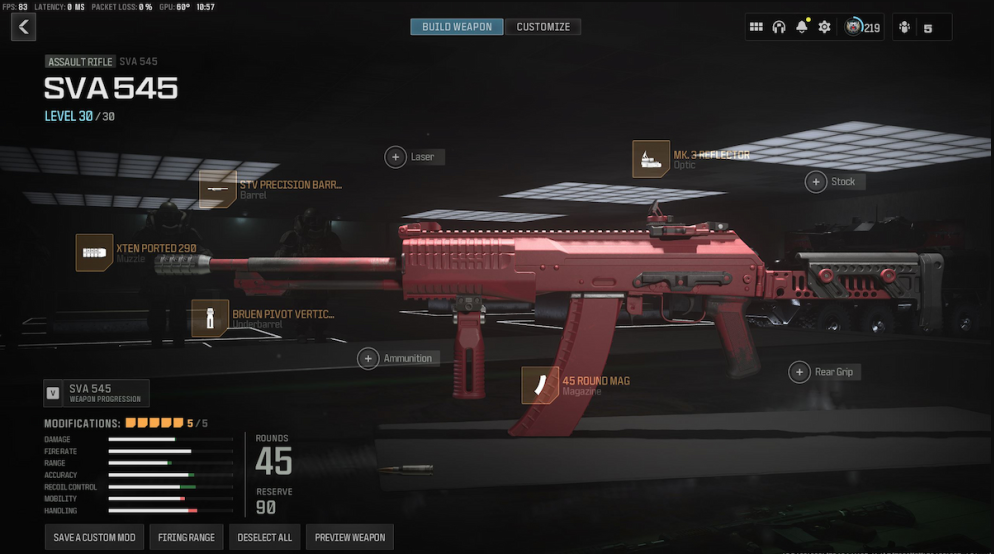
Task: Open SVA 545 weapon progression
Action: click(96, 393)
